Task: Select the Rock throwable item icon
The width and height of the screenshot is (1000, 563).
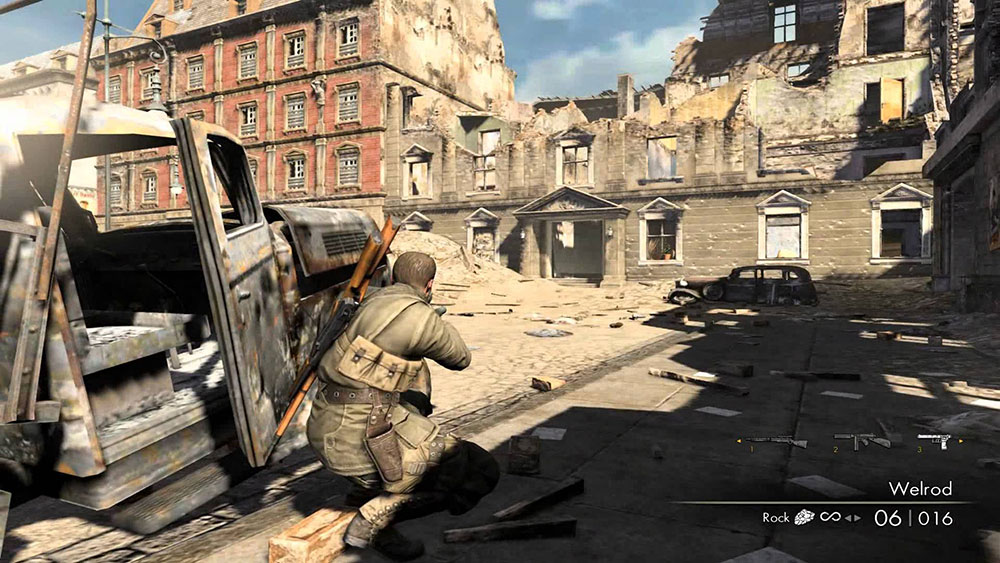Action: coord(804,517)
